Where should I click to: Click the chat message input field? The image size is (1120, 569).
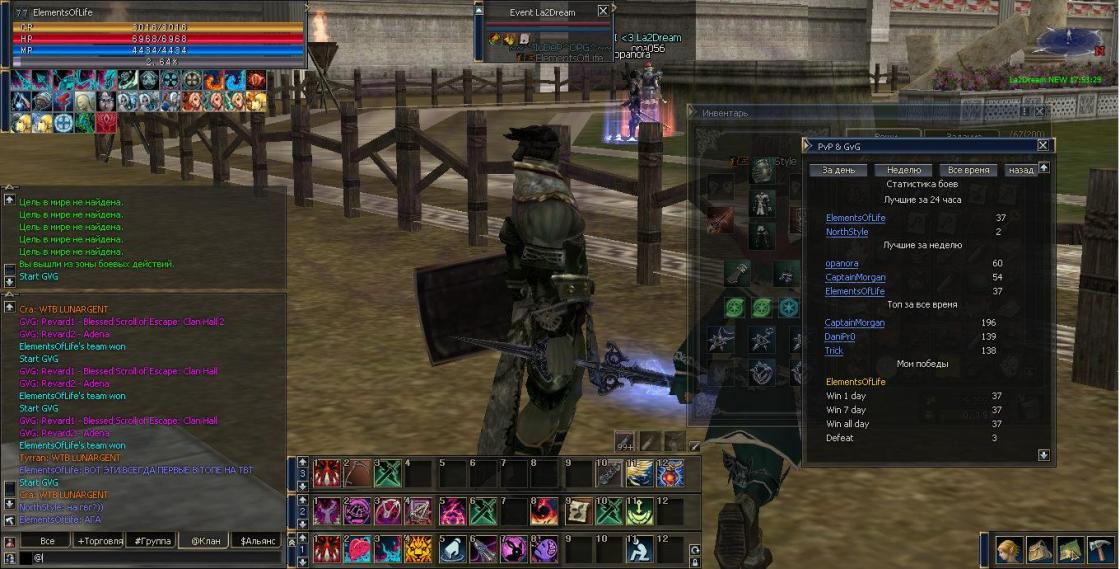[x=150, y=558]
